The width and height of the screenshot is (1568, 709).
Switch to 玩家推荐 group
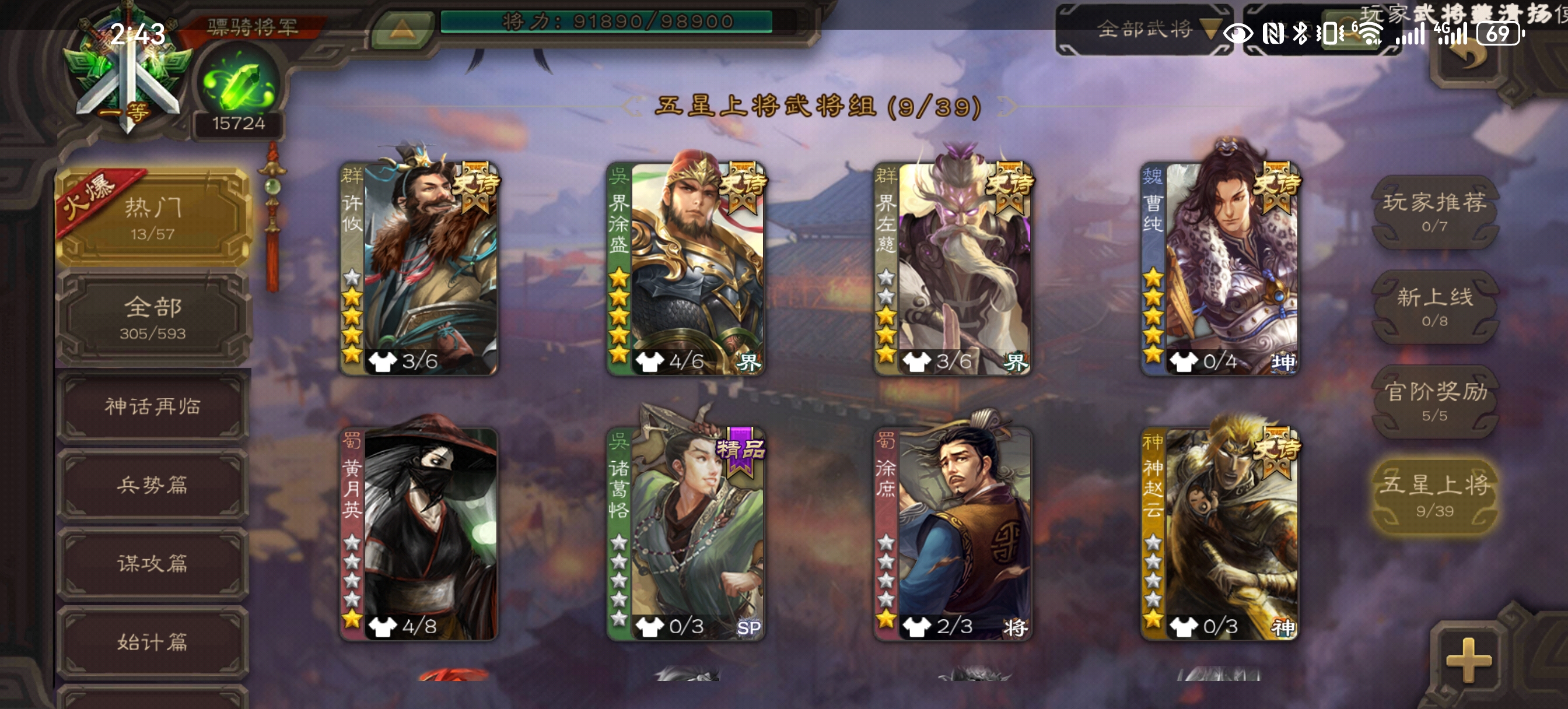tap(1434, 211)
